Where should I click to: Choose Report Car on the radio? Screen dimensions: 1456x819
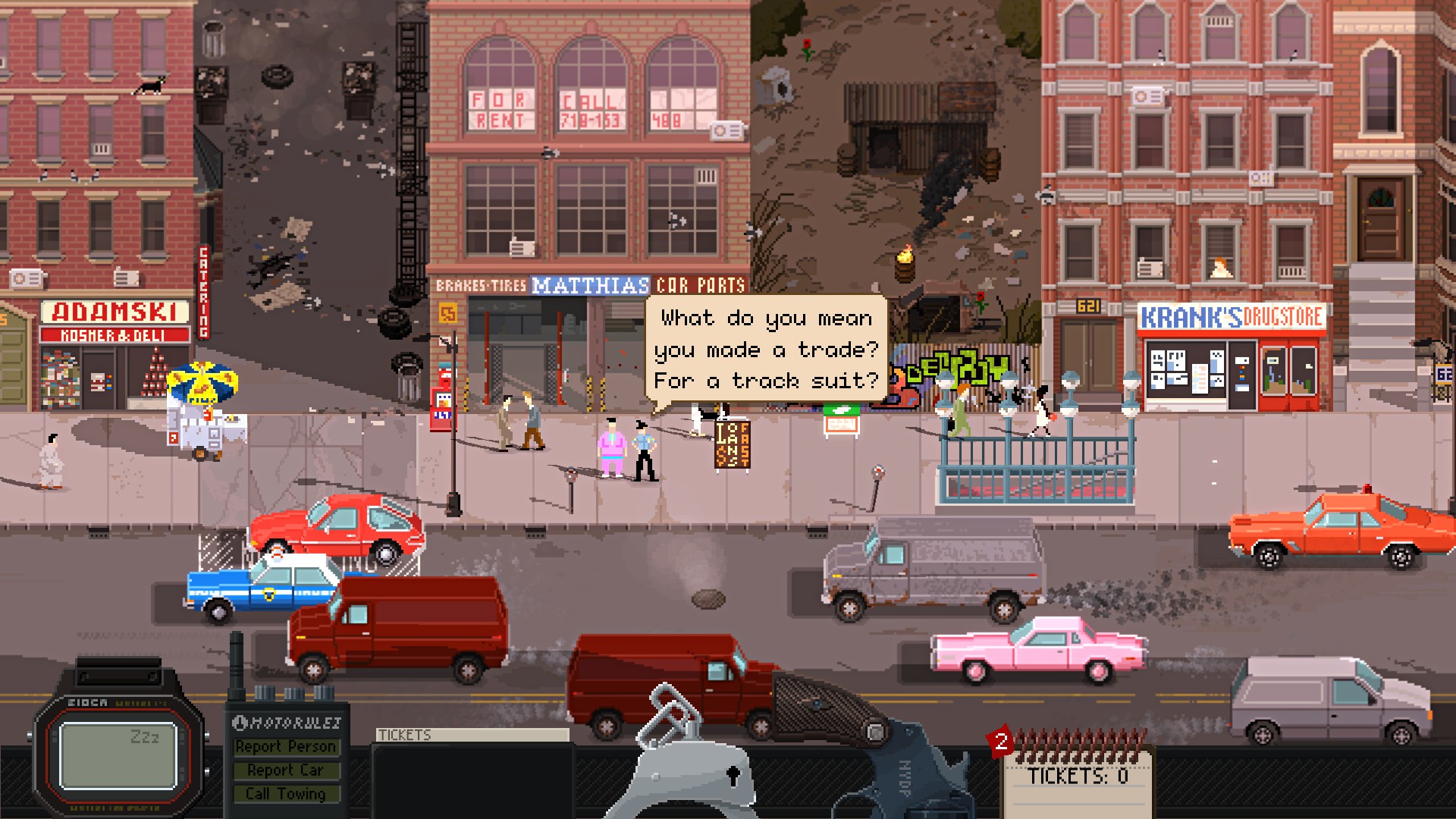[x=285, y=770]
